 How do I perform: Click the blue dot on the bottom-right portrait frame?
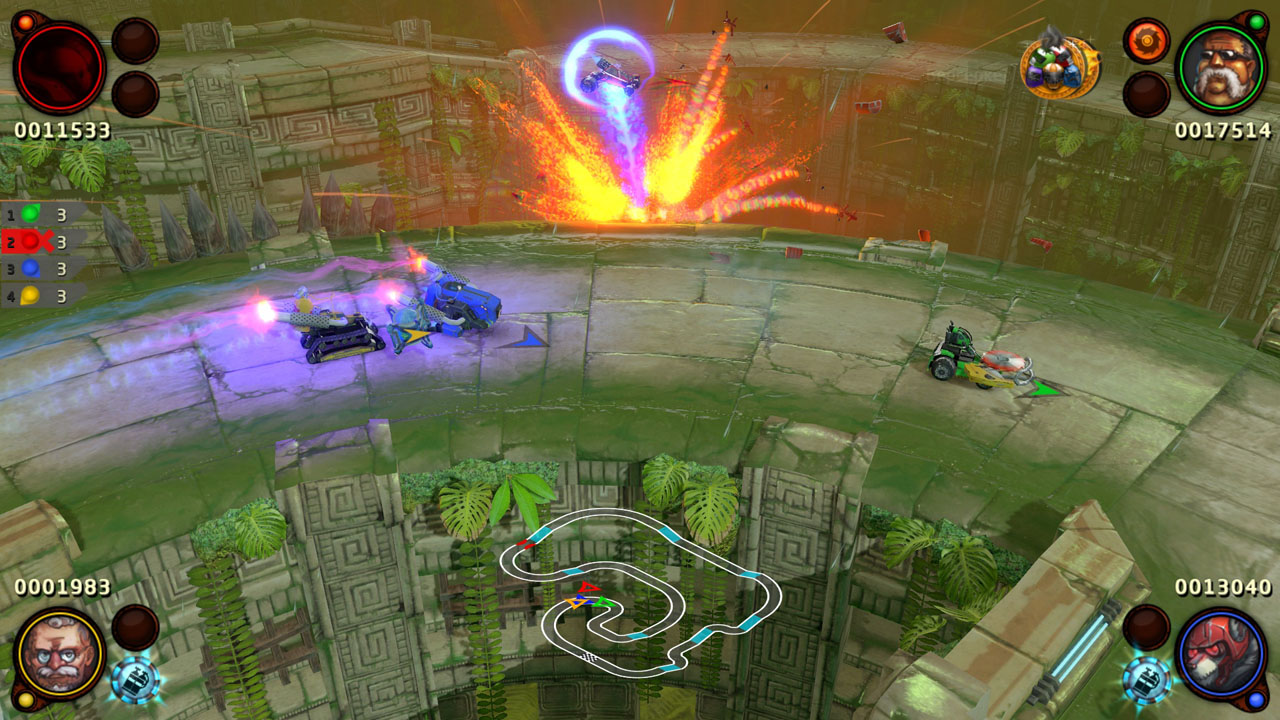(x=1256, y=700)
